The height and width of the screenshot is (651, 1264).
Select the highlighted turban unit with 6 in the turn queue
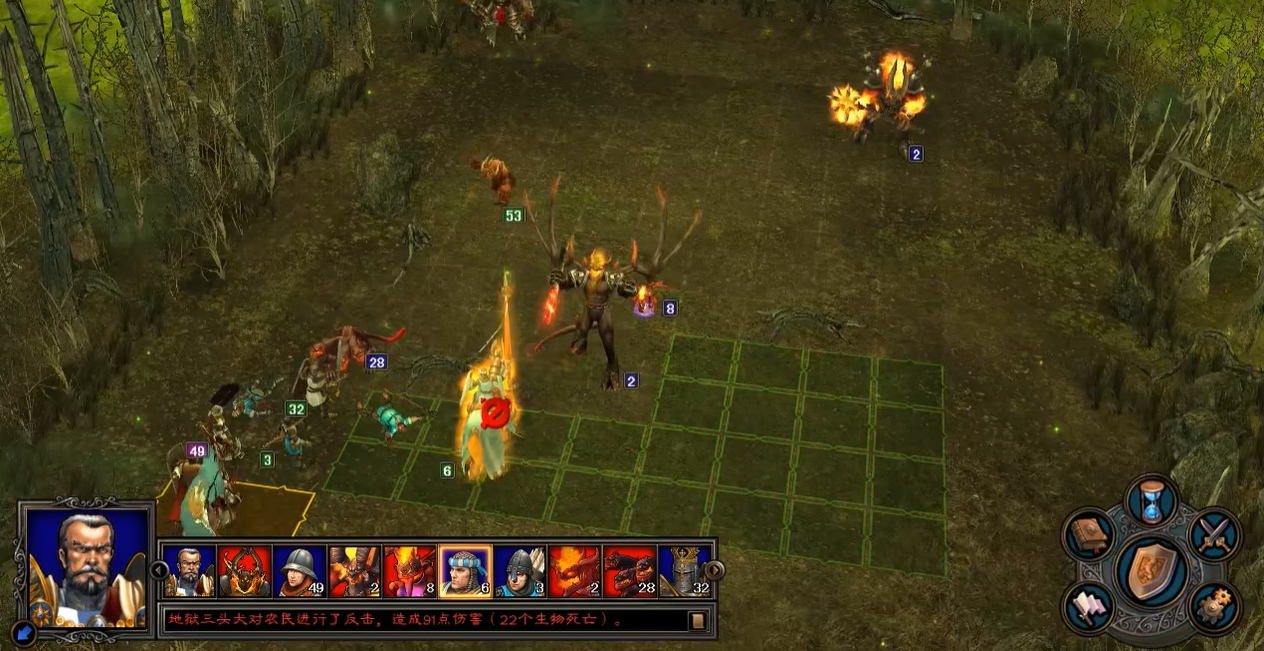[x=465, y=571]
